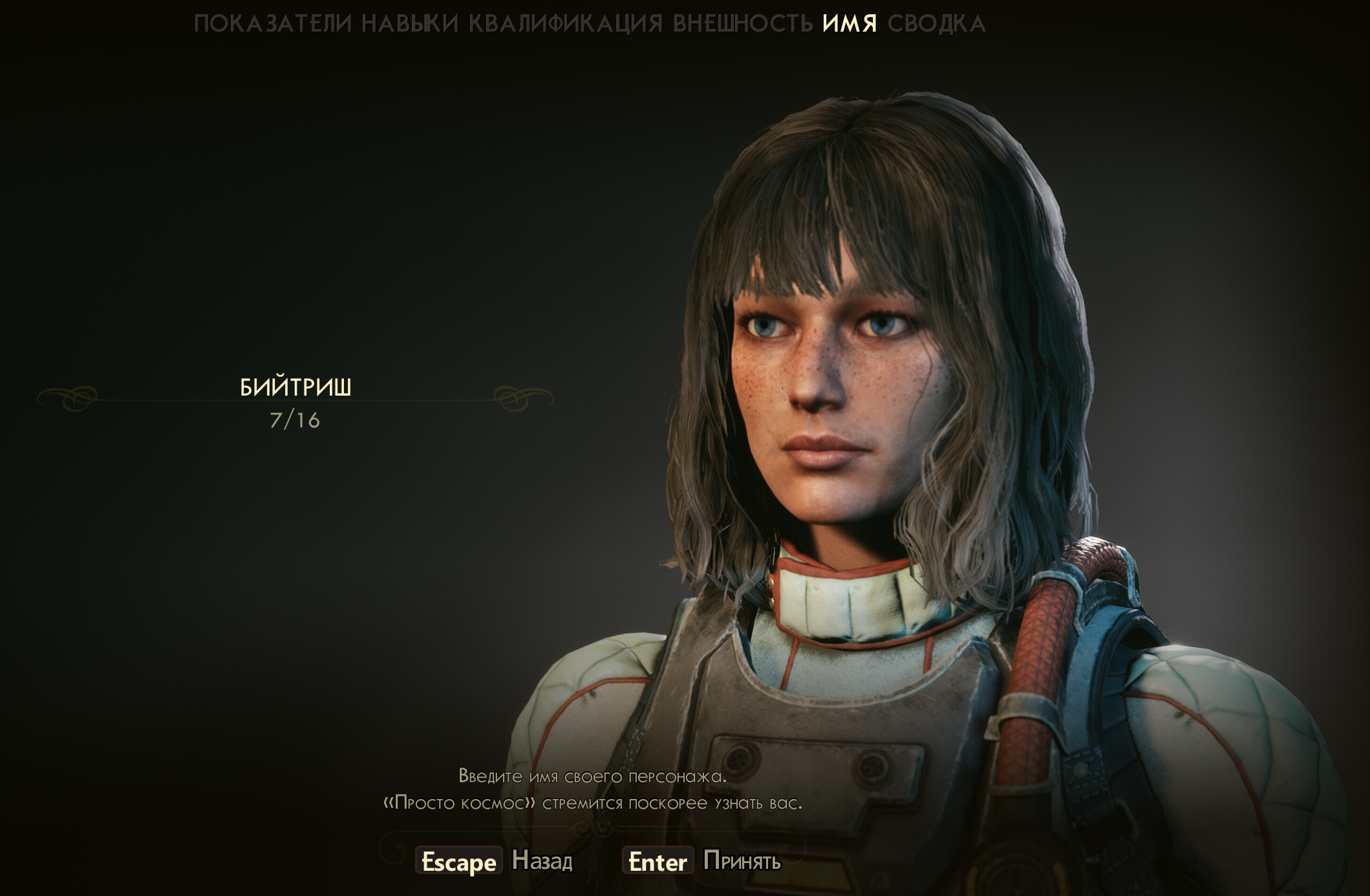Show the Сводка tab

937,24
